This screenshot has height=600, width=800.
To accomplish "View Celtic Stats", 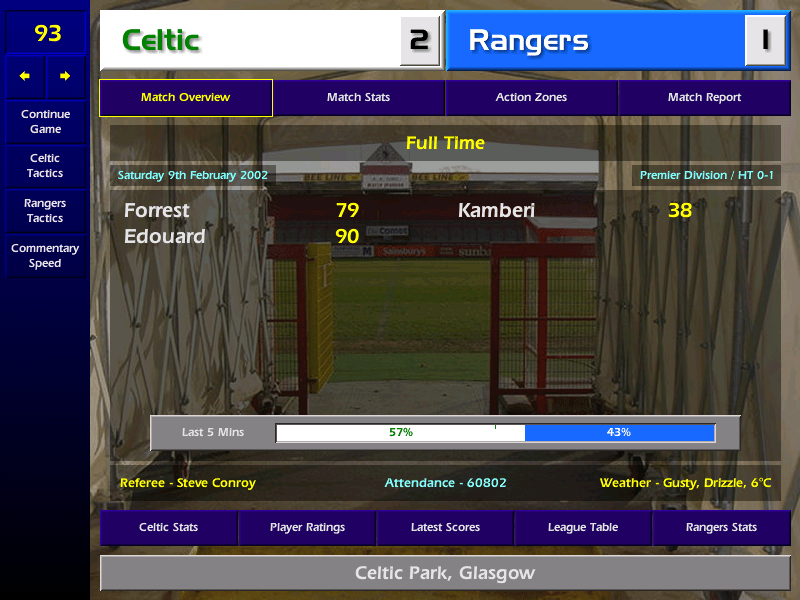I will coord(168,527).
